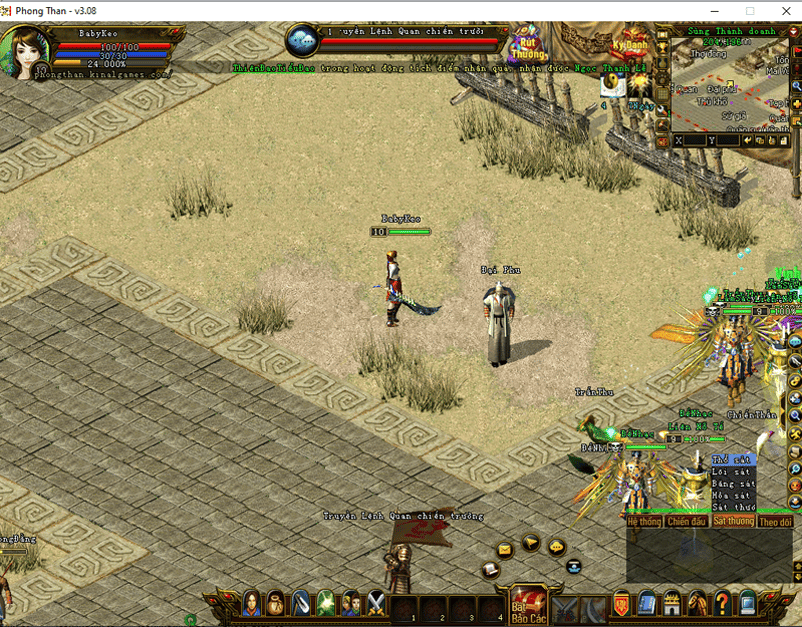Open the orange question mark help icon

coord(722,603)
